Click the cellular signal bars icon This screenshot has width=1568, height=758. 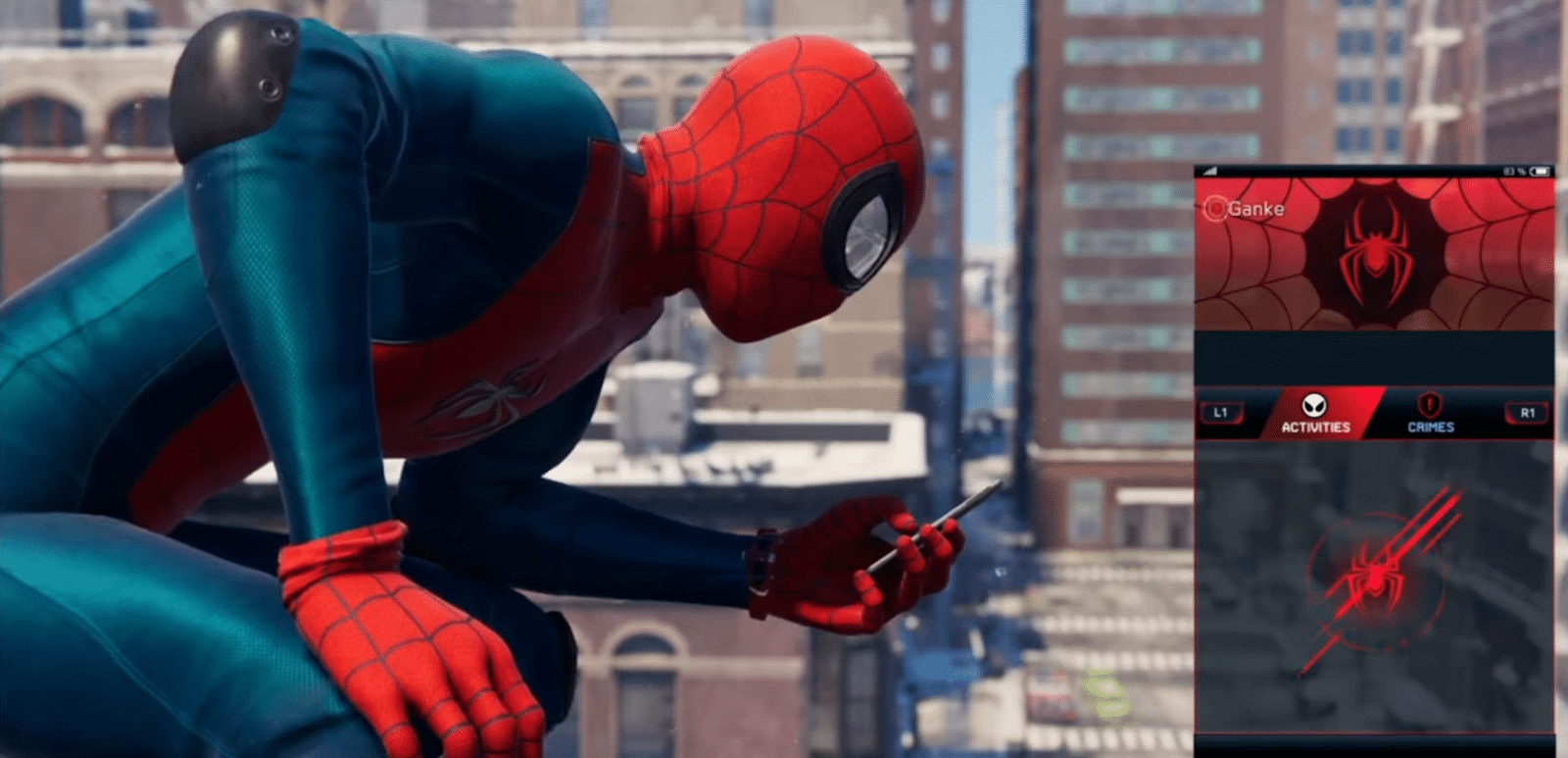click(x=1211, y=171)
